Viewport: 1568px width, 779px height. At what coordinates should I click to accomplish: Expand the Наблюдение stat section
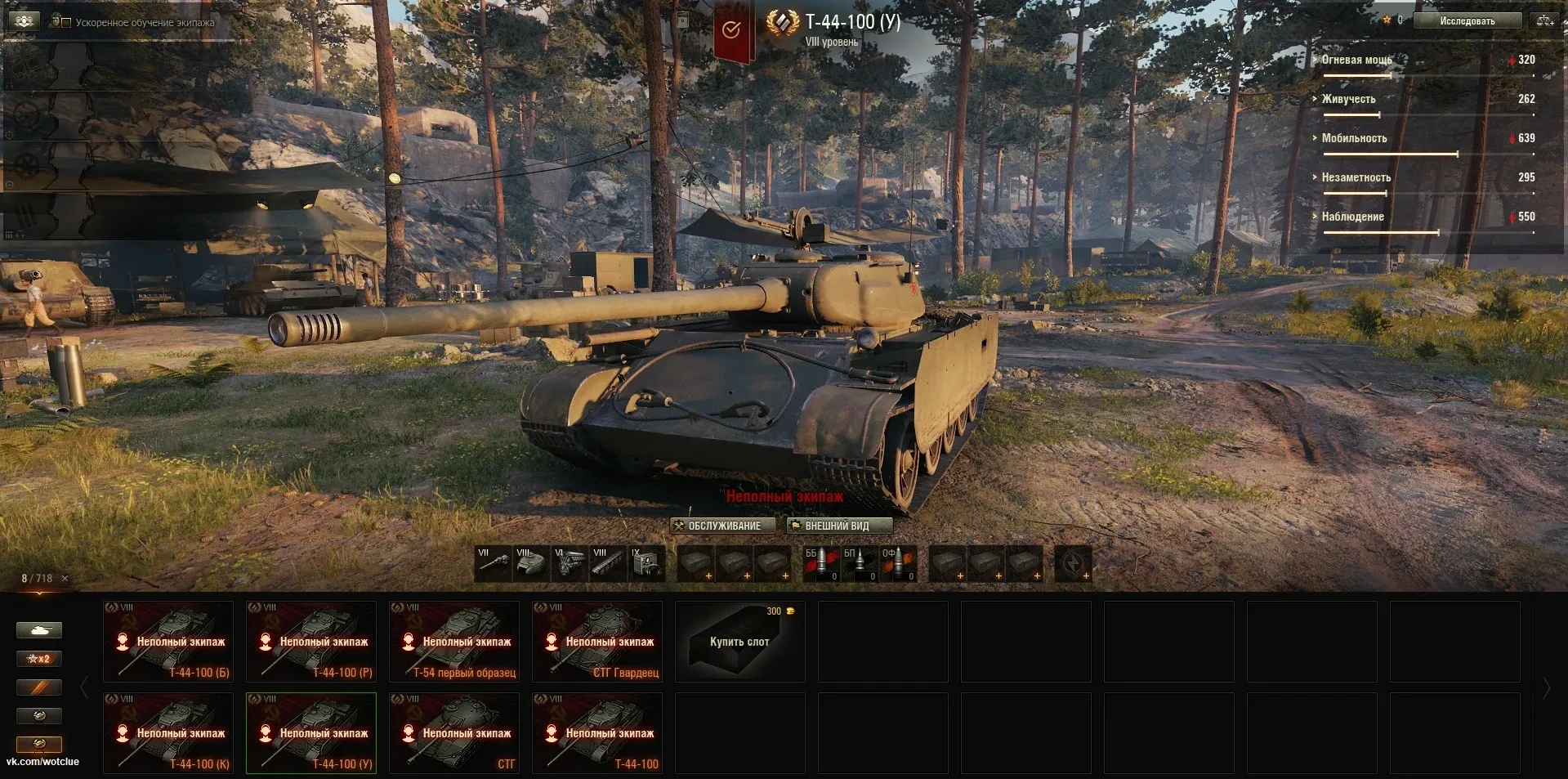pos(1352,217)
